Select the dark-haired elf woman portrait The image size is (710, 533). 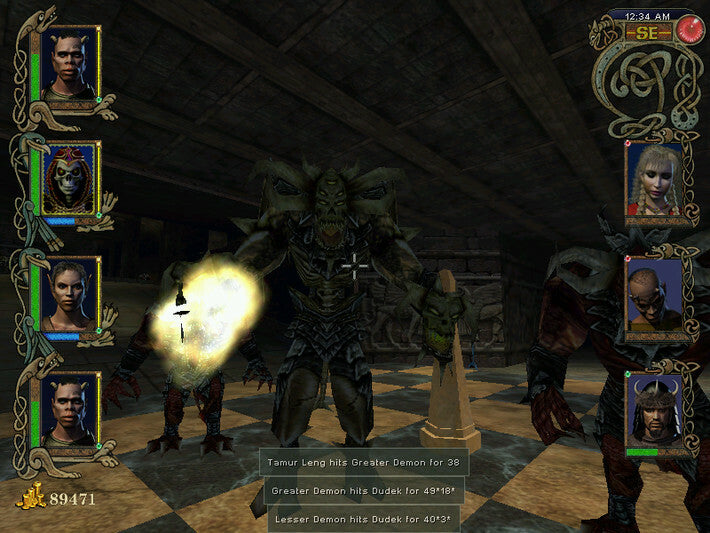pos(70,295)
